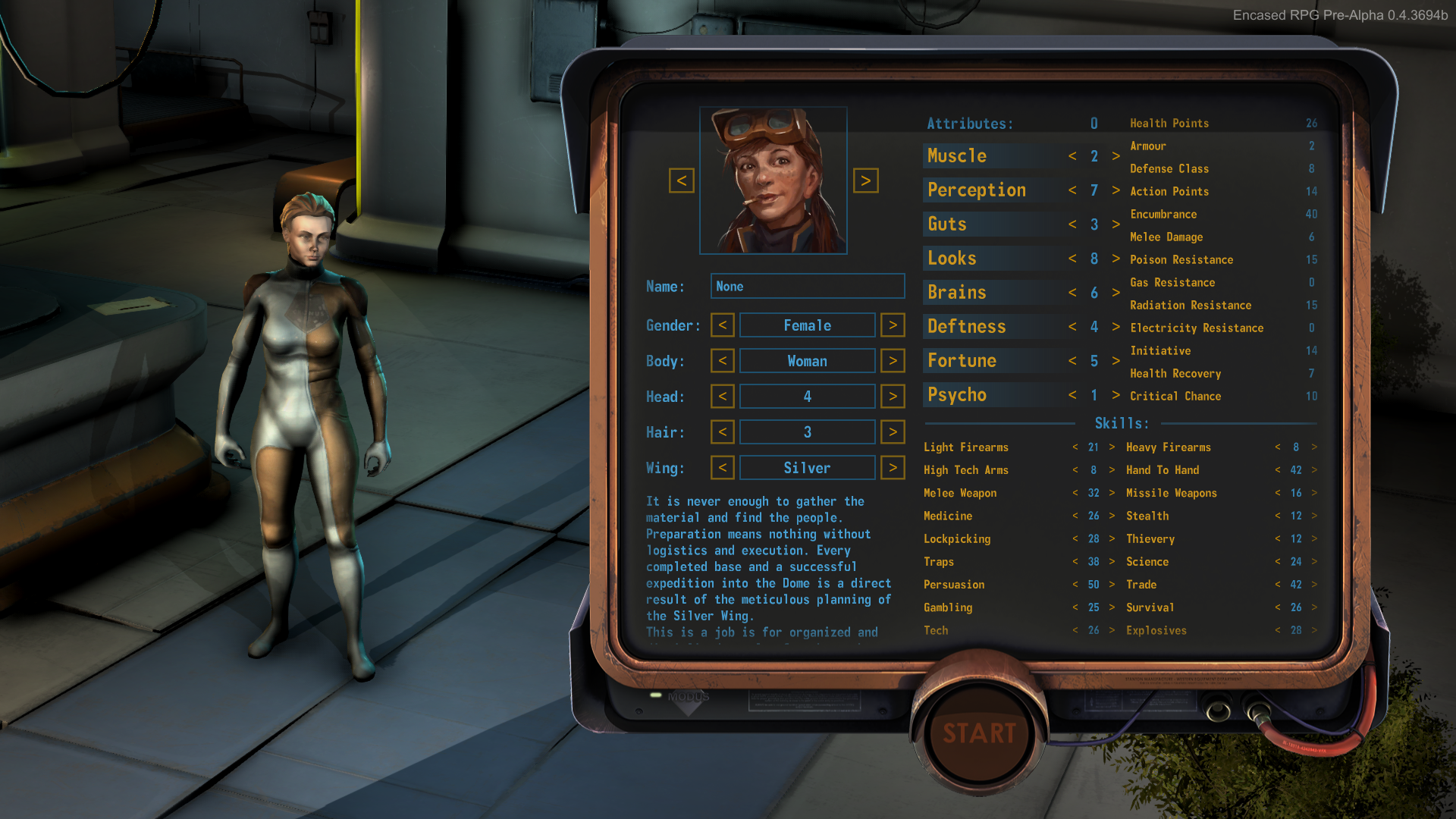
Task: Select the Name input field
Action: (x=807, y=286)
